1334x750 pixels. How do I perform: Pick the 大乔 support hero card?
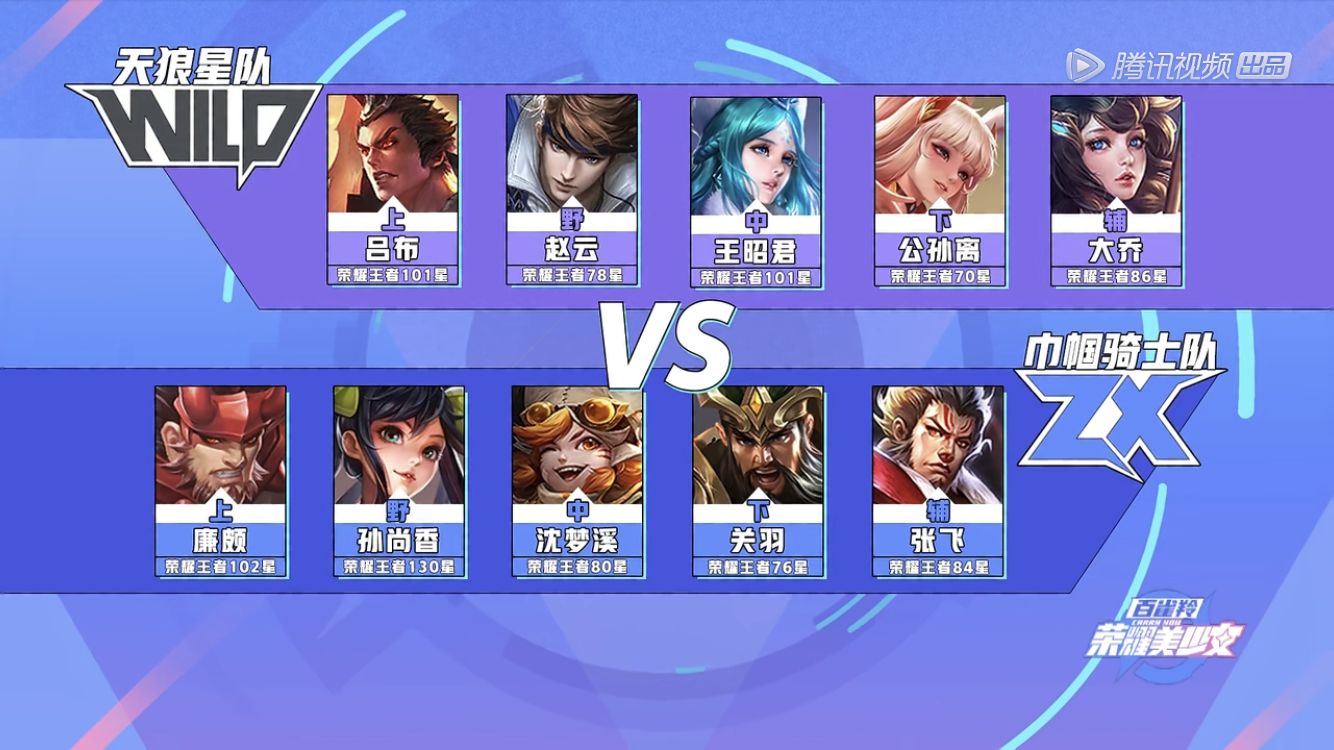point(1116,190)
